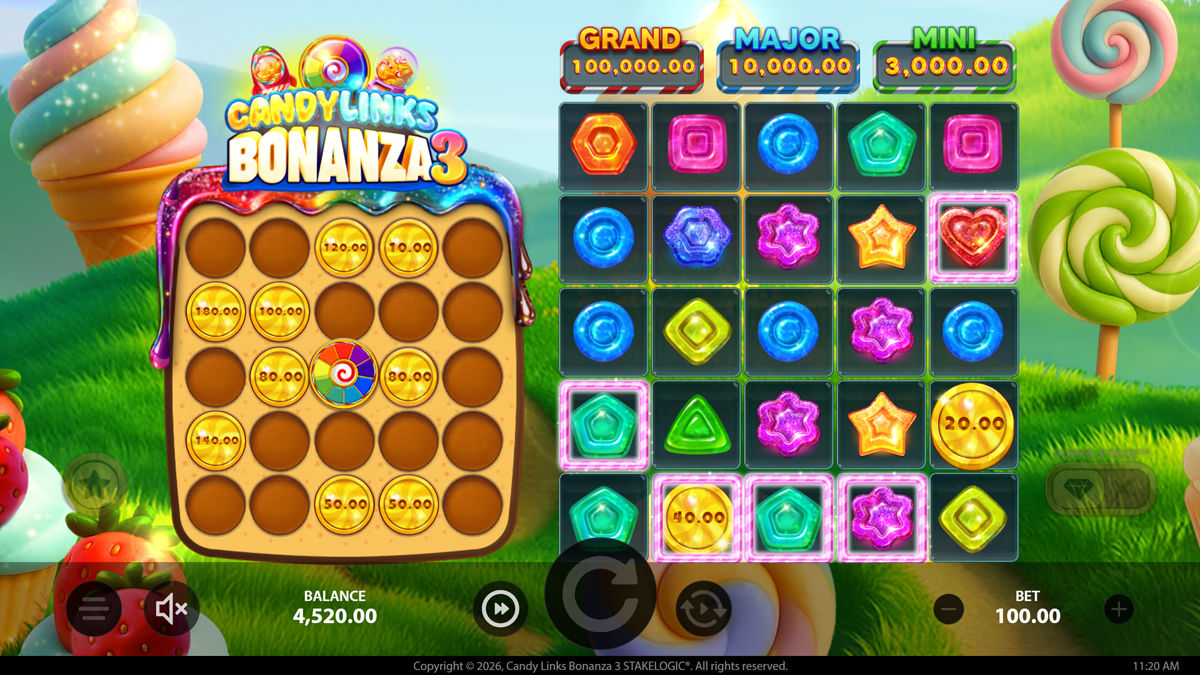The height and width of the screenshot is (675, 1200).
Task: Activate the fast-forward turbo spin button
Action: 500,608
